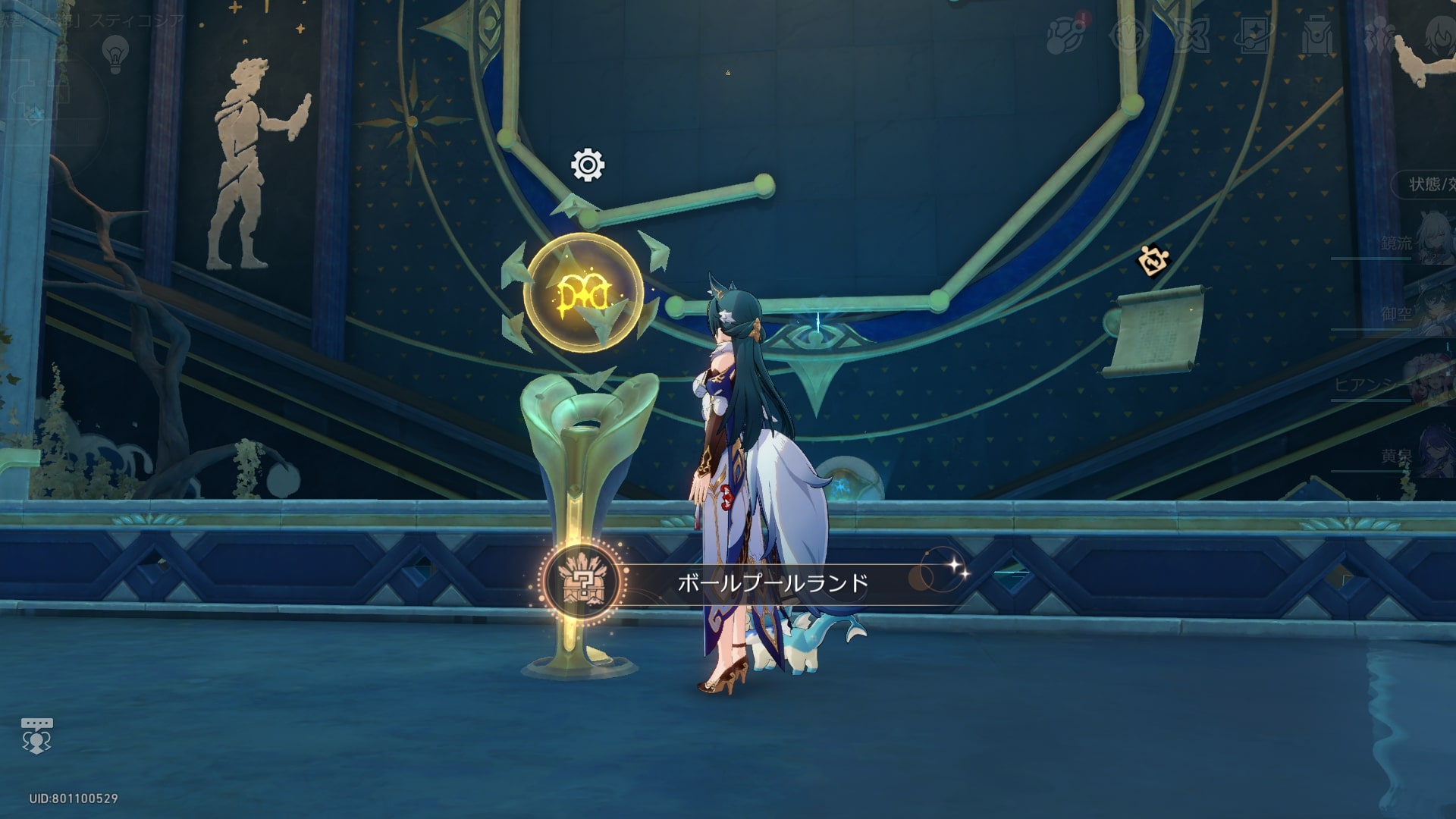Image resolution: width=1456 pixels, height=819 pixels.
Task: Open the chat icon with speech bubble
Action: (36, 736)
